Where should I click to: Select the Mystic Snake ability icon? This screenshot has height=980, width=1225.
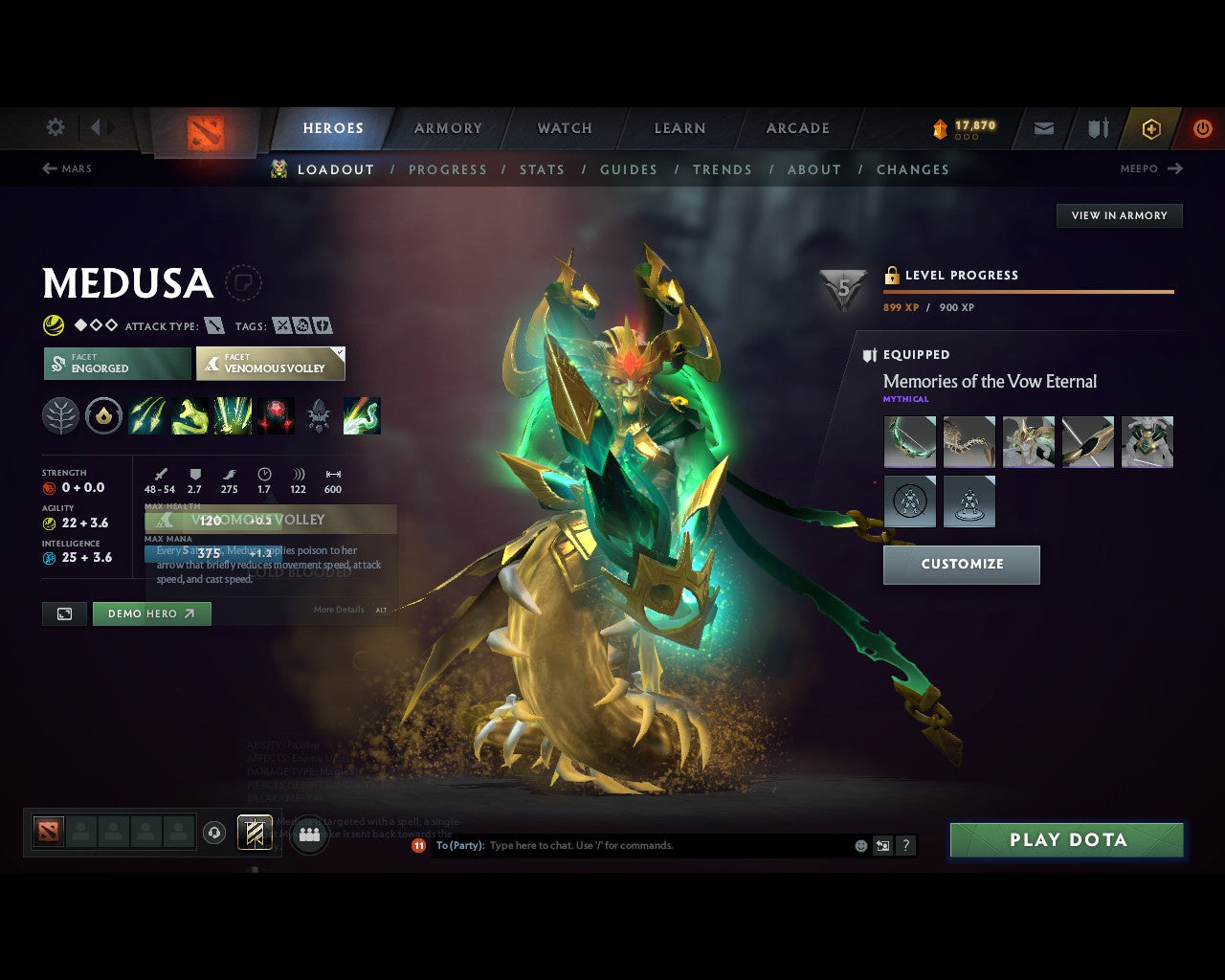[x=190, y=415]
